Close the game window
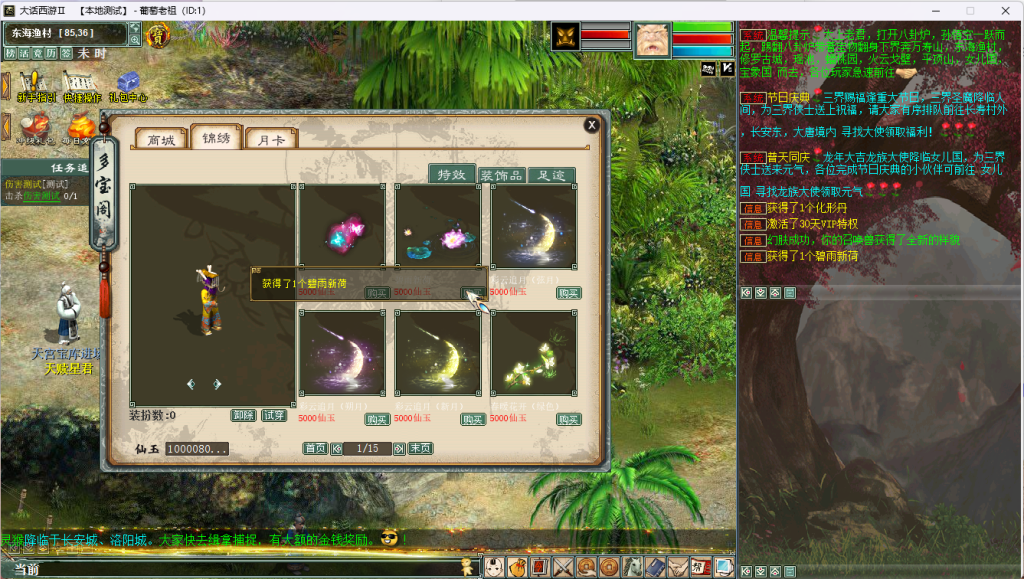Image resolution: width=1024 pixels, height=579 pixels. (x=1001, y=10)
